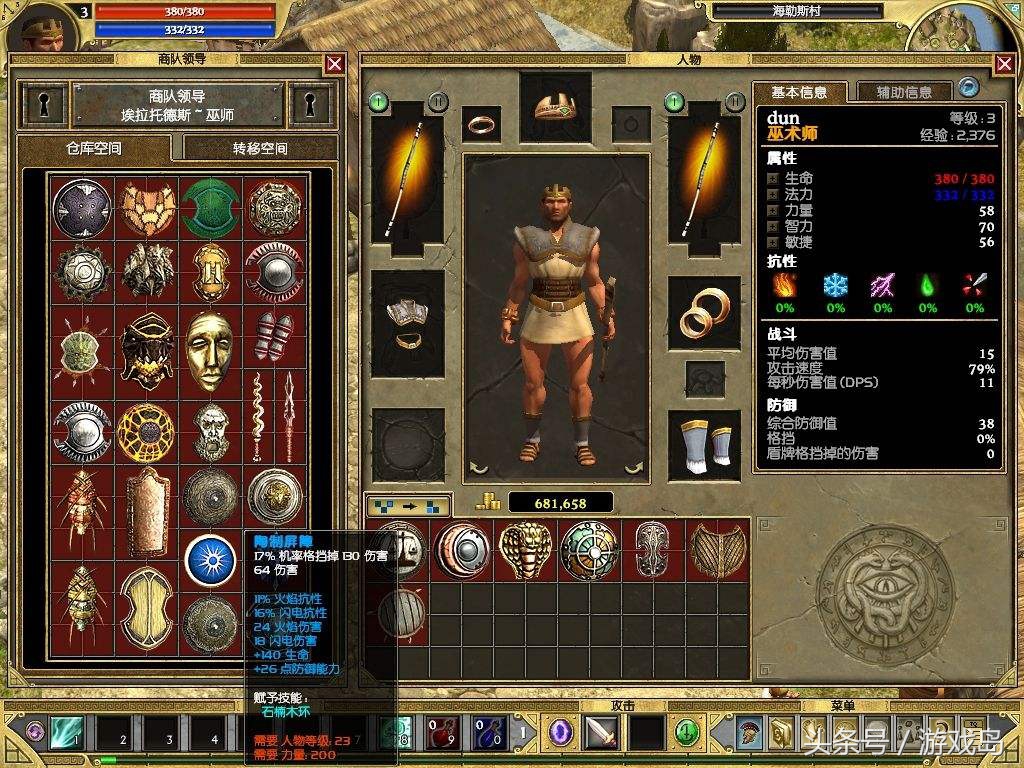The height and width of the screenshot is (768, 1024).
Task: Select the equipped leg greaves slot
Action: pyautogui.click(x=704, y=442)
